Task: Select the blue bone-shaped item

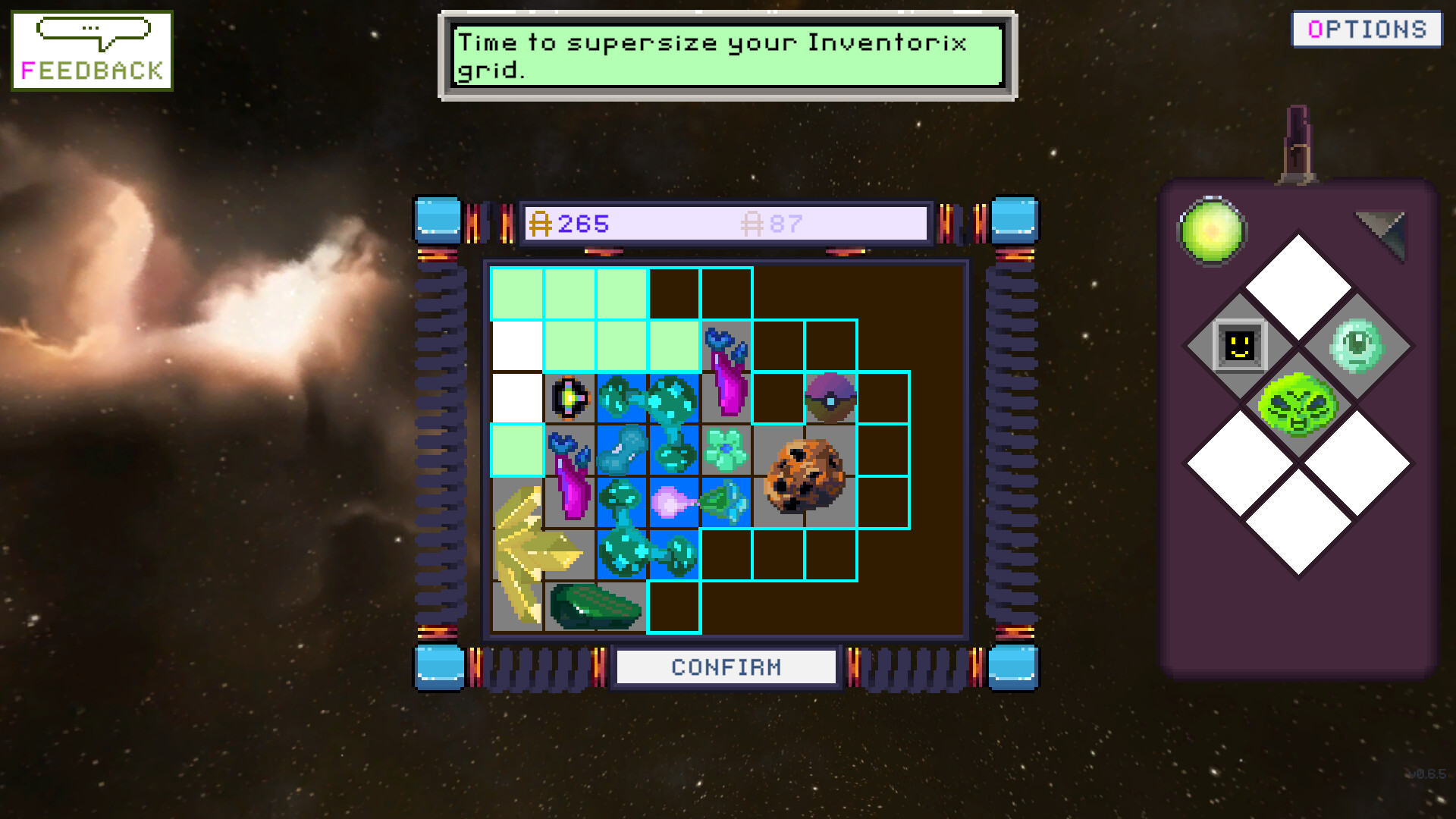Action: click(x=622, y=450)
